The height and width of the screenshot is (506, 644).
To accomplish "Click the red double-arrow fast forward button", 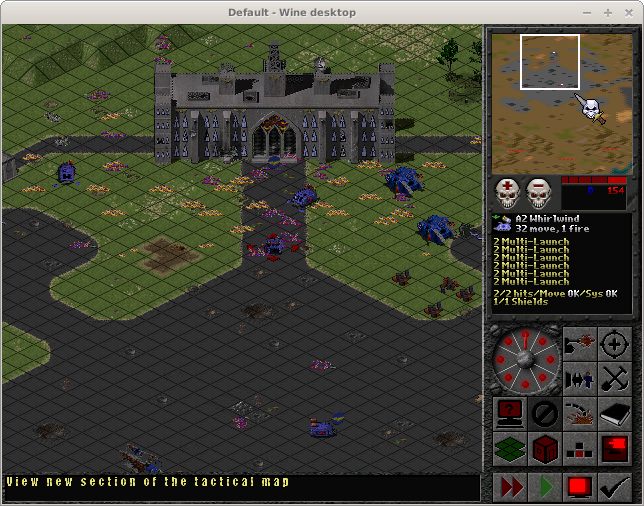I will click(x=511, y=487).
